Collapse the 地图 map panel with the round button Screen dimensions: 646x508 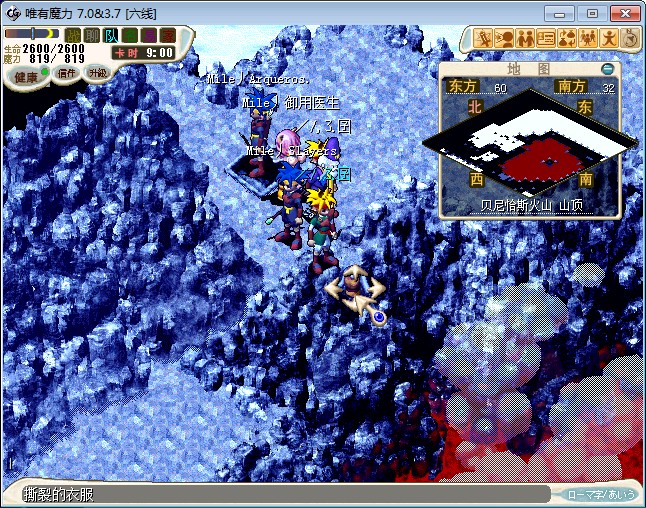click(608, 69)
